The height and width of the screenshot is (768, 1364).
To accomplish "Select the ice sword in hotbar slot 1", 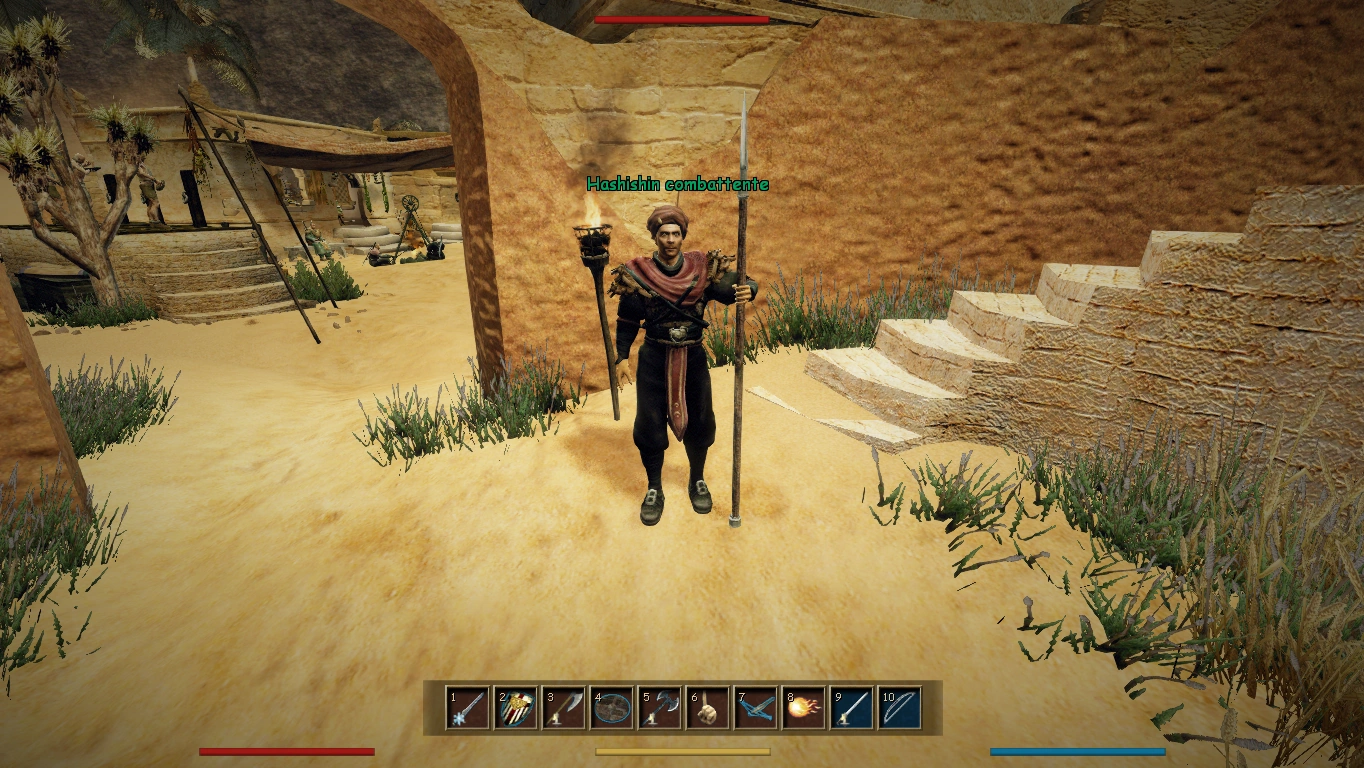I will point(467,708).
